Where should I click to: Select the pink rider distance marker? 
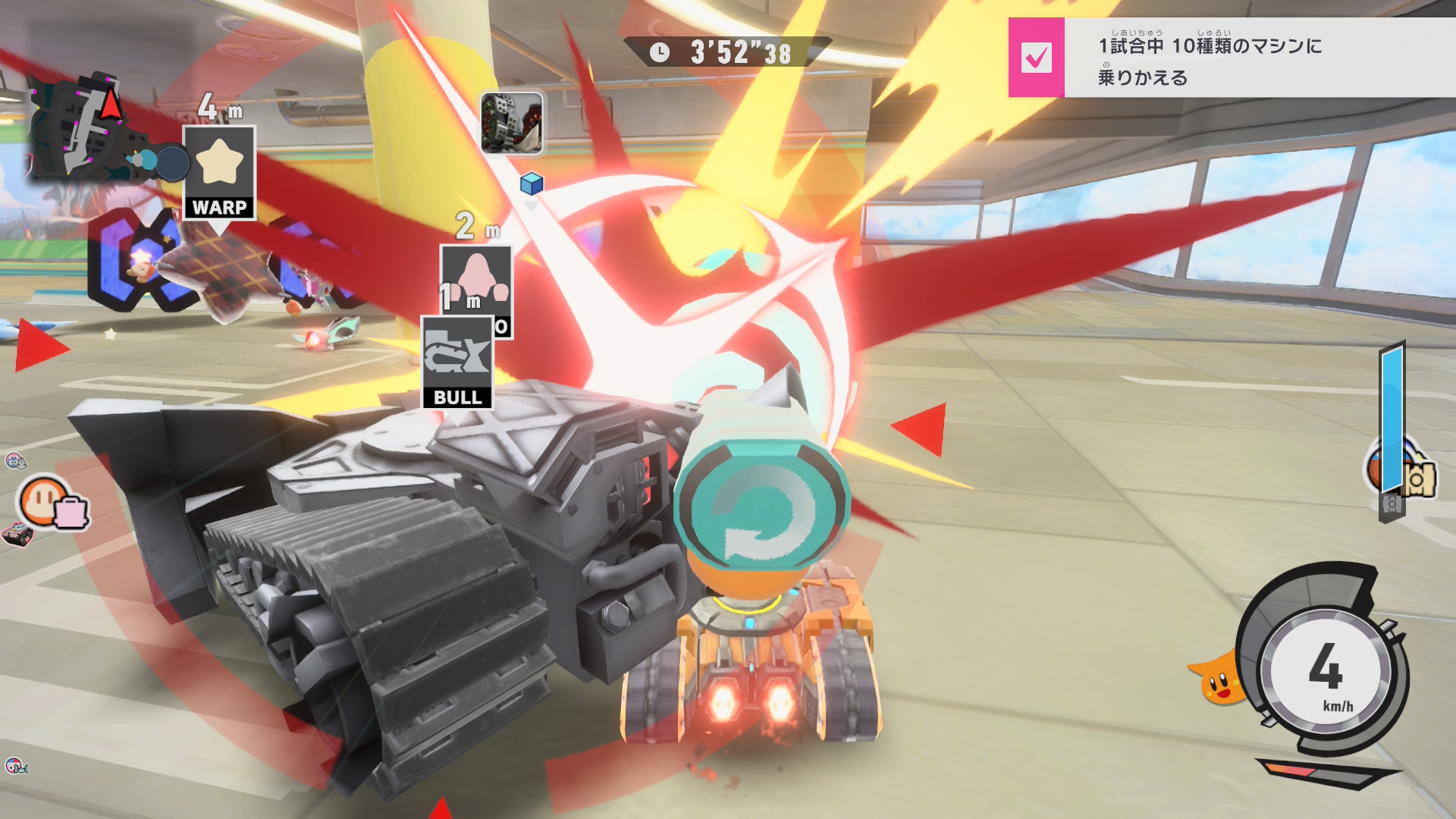click(x=476, y=277)
